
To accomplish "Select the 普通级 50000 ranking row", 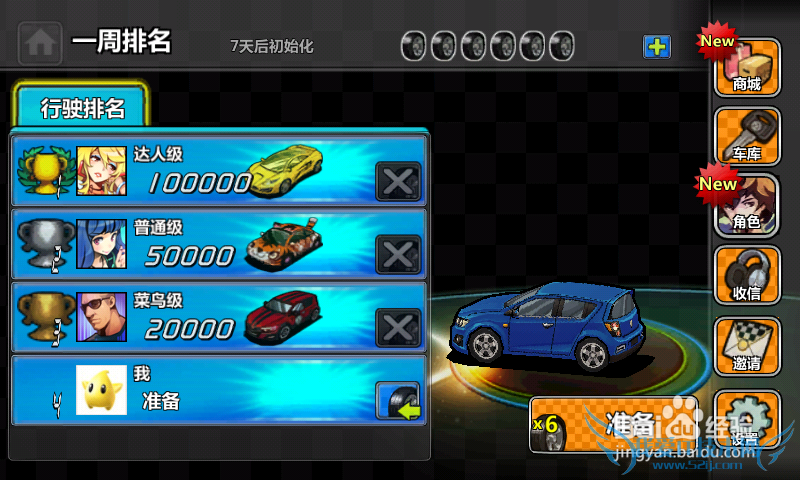I will 200,246.
